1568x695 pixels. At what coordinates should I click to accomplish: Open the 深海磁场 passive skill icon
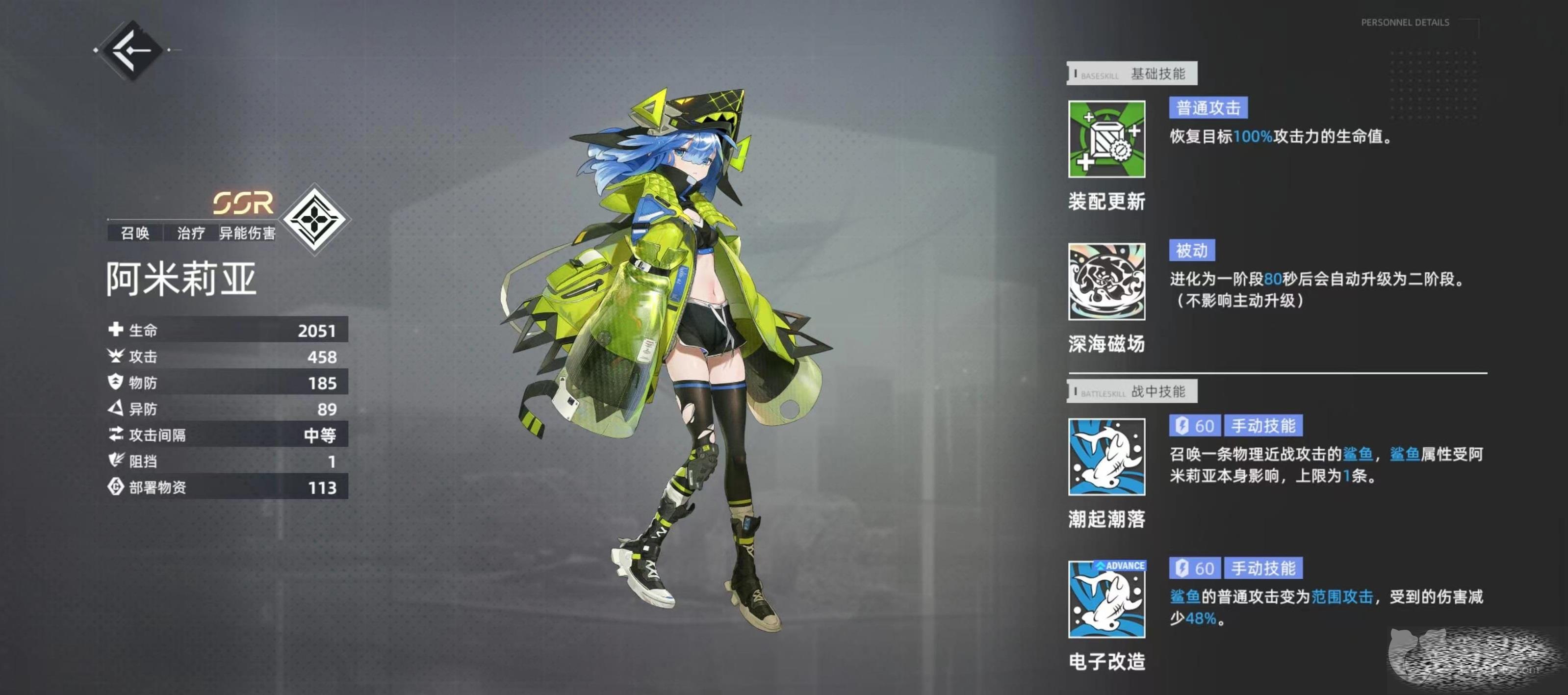[x=1106, y=282]
